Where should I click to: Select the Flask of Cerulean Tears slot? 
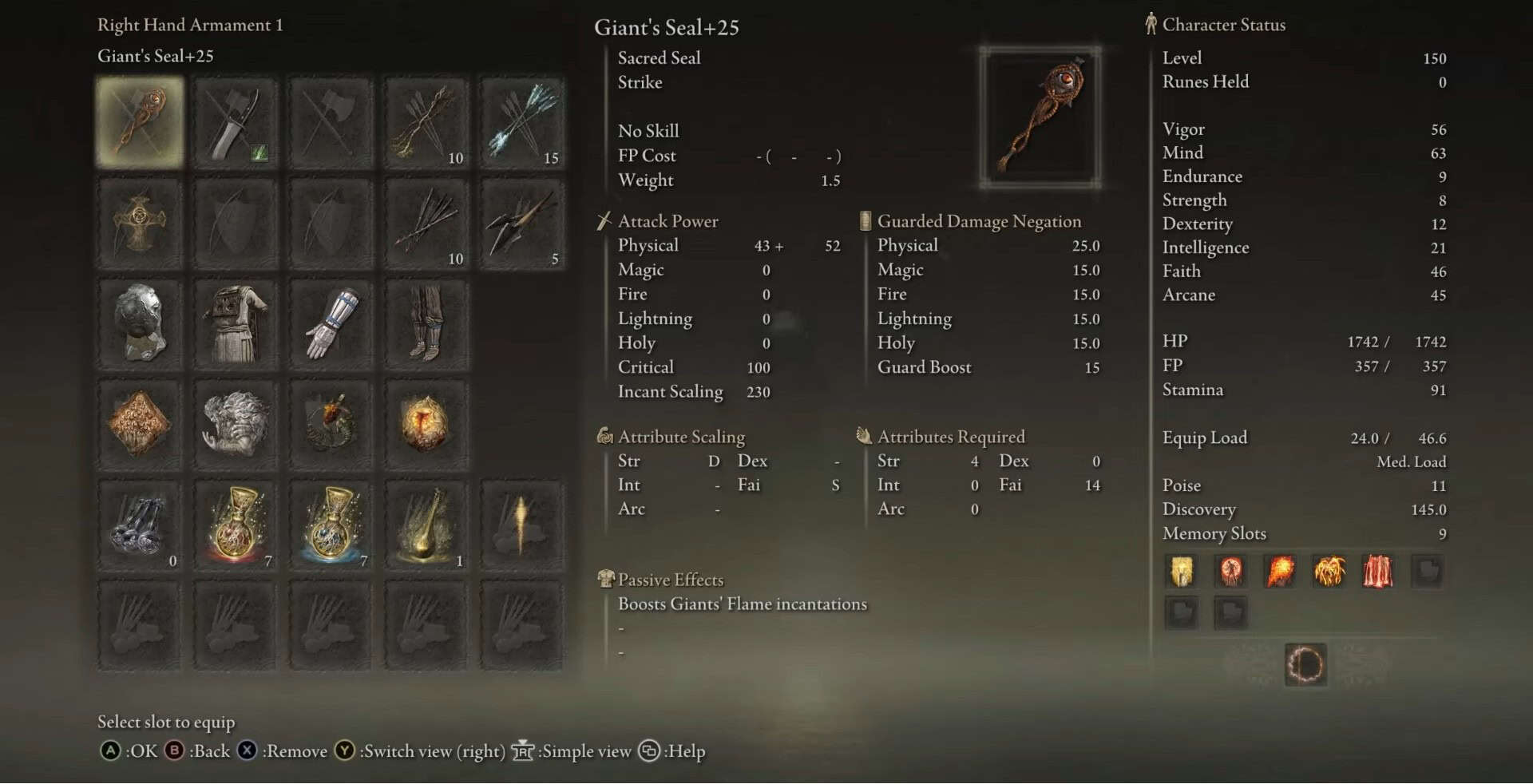click(331, 525)
